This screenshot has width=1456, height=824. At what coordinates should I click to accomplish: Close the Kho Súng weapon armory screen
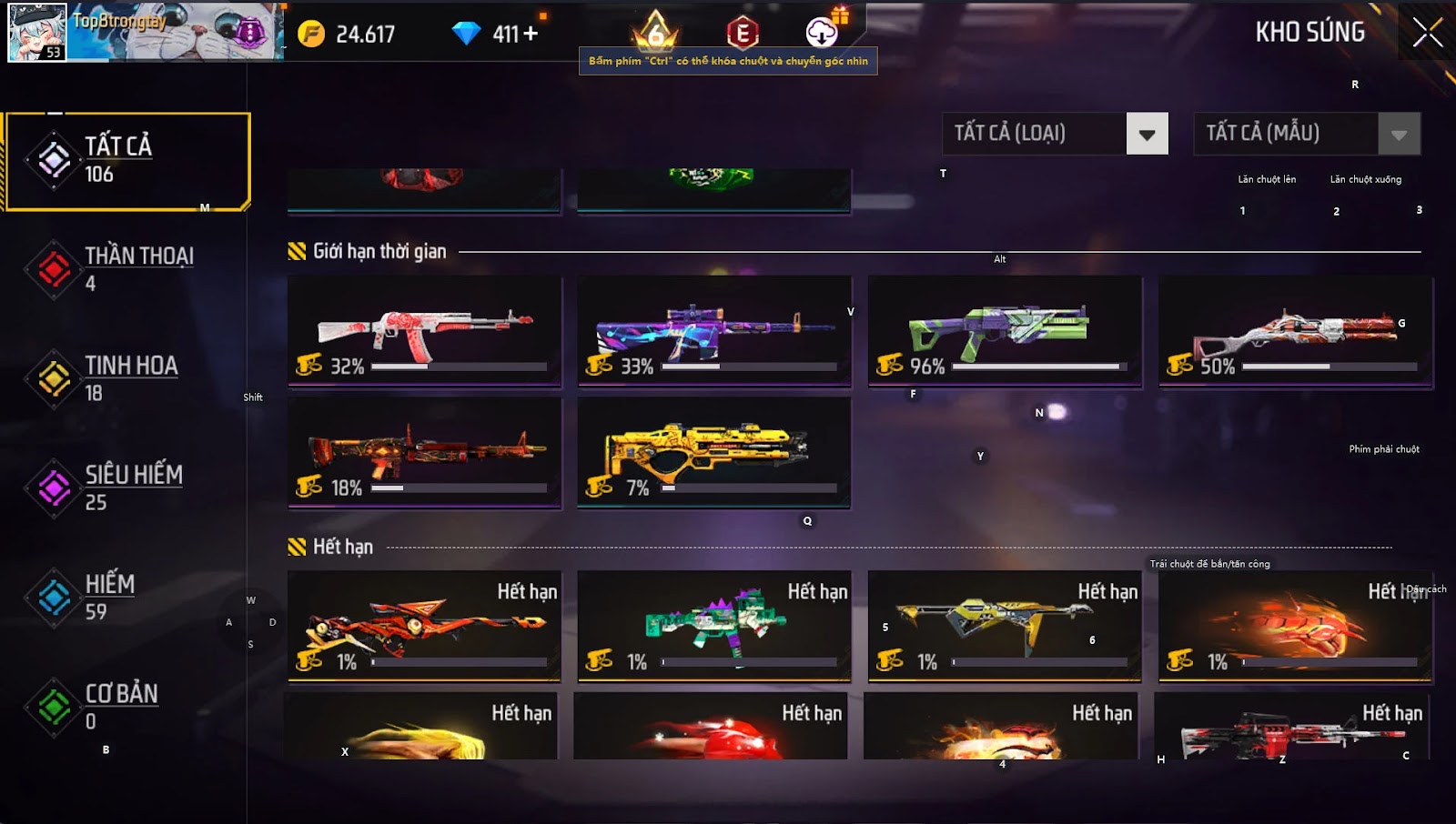1427,33
